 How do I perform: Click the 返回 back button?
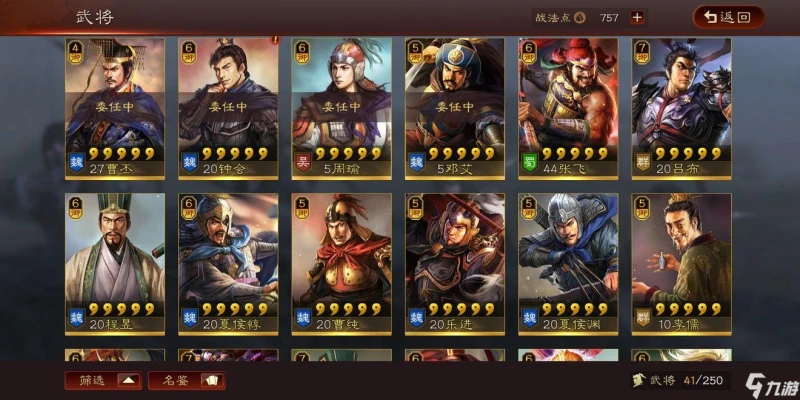[728, 17]
